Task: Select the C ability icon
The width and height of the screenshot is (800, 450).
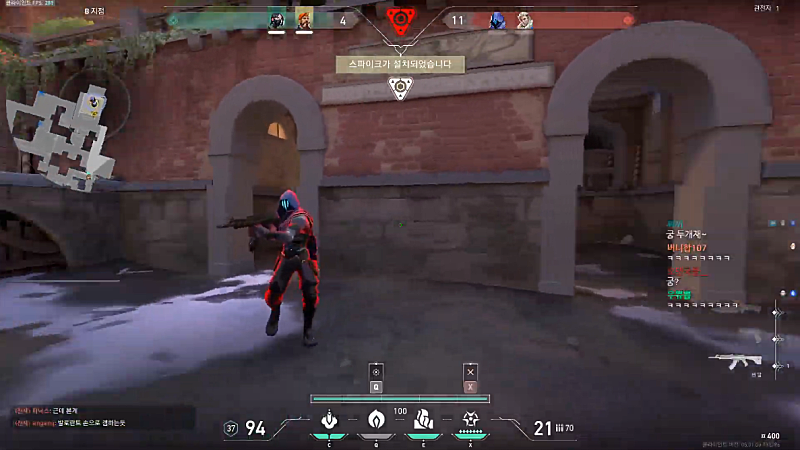Action: 328,420
